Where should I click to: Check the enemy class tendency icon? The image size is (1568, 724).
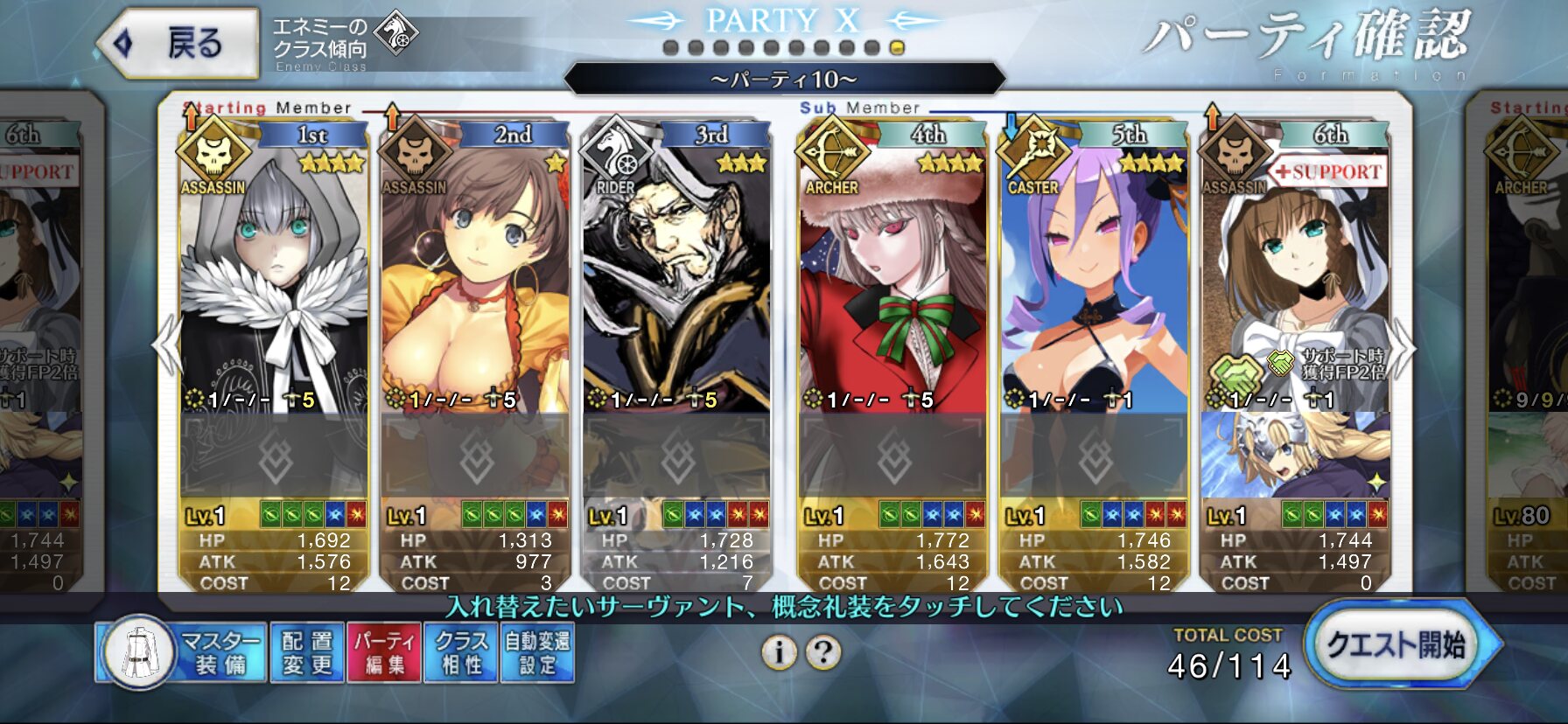point(396,35)
